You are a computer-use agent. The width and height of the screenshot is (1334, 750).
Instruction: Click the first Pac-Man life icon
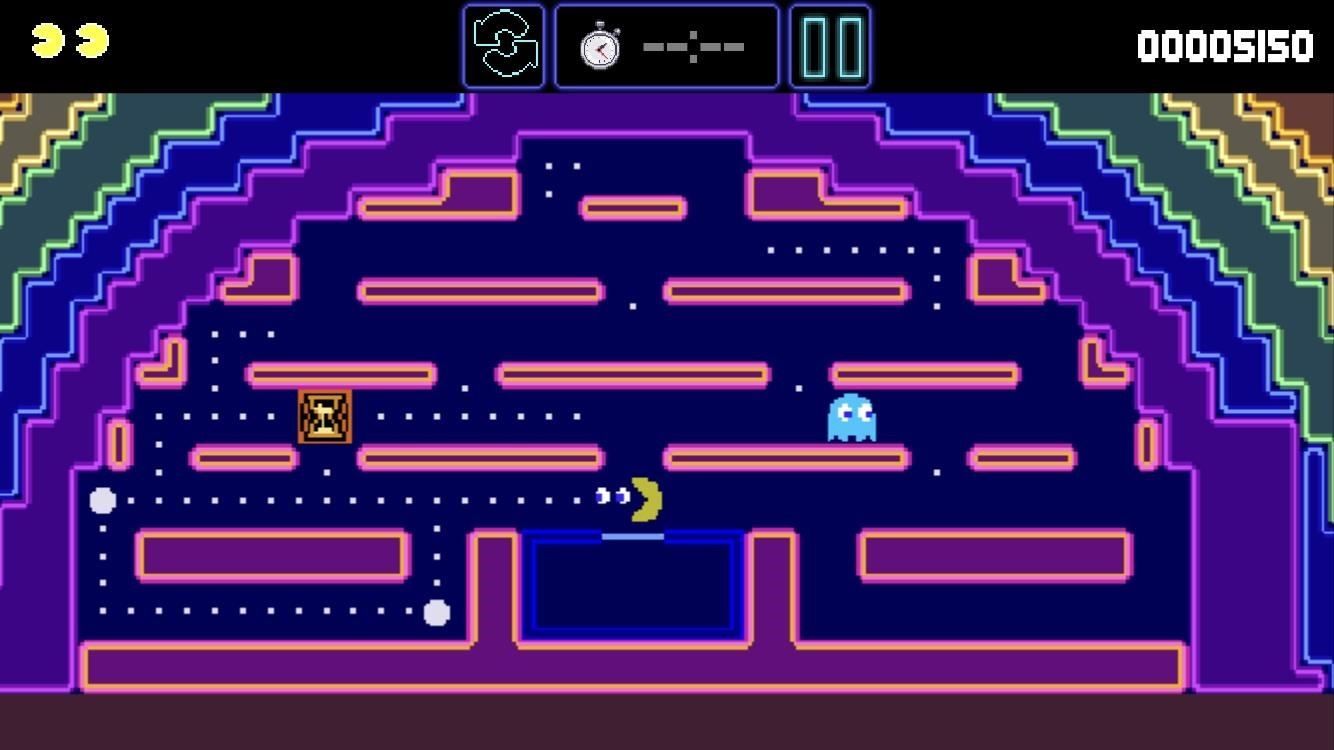(x=47, y=42)
